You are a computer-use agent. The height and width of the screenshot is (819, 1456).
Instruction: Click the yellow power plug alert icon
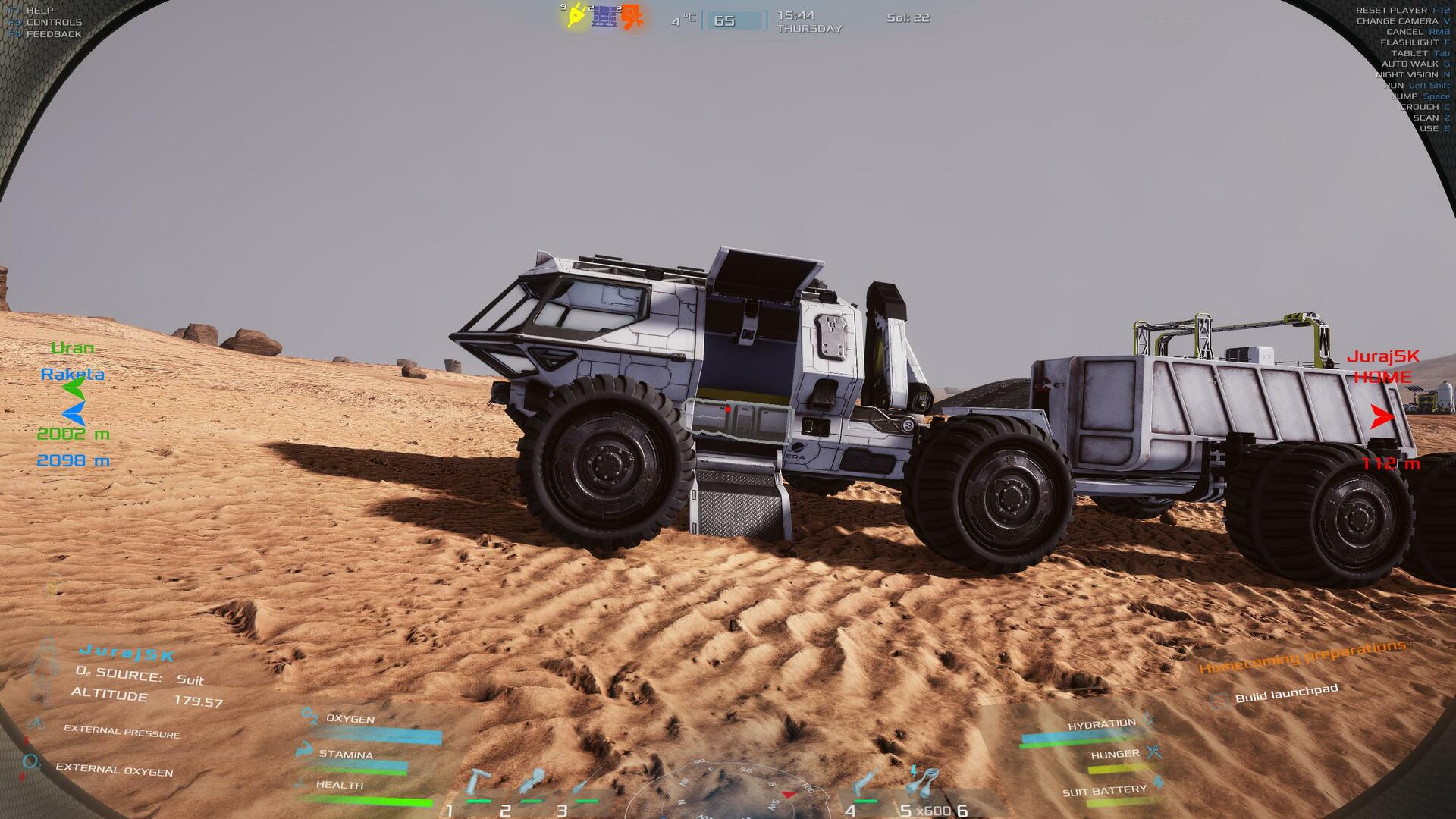[x=576, y=16]
